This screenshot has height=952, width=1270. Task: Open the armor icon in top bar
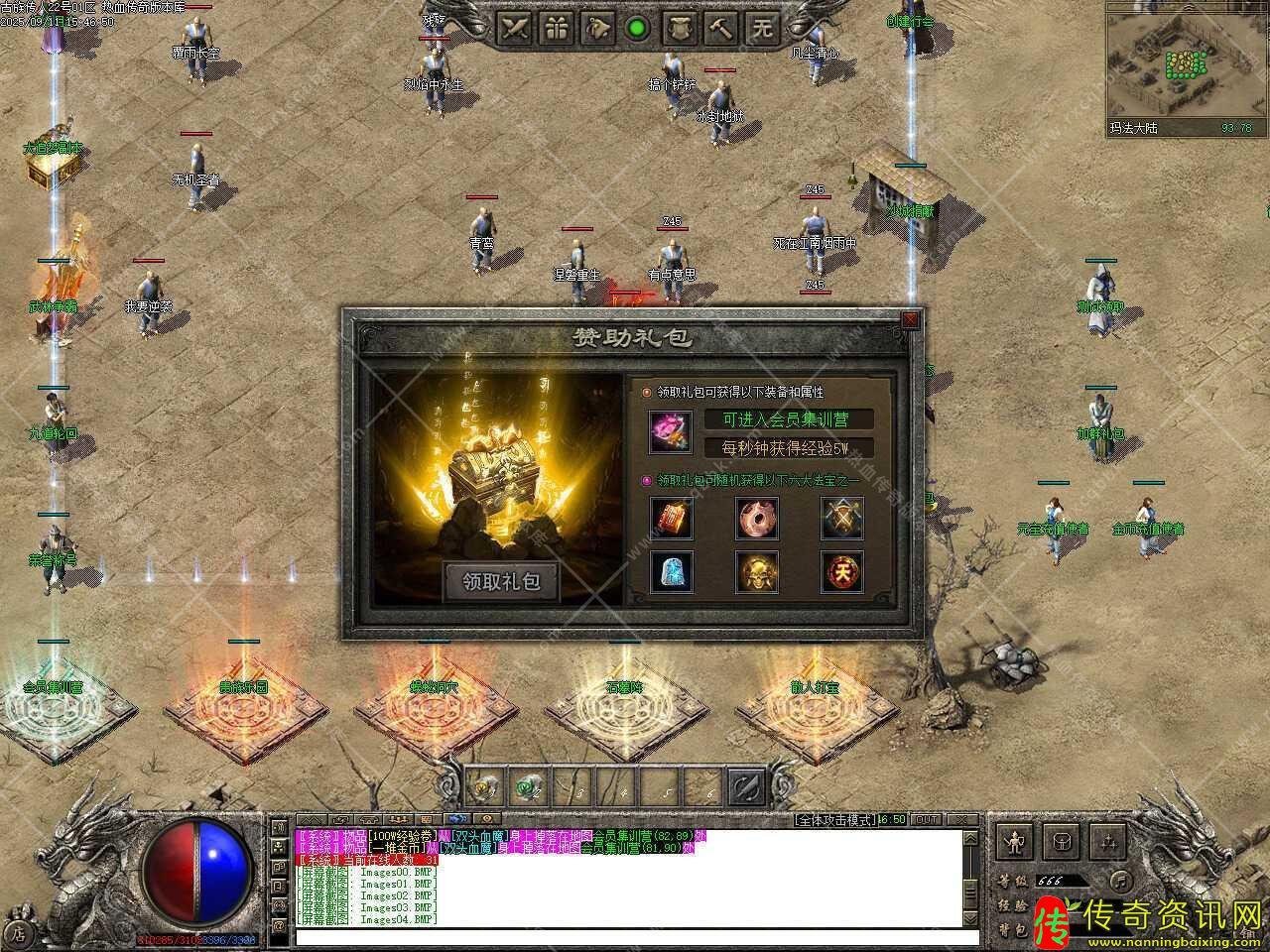point(680,29)
